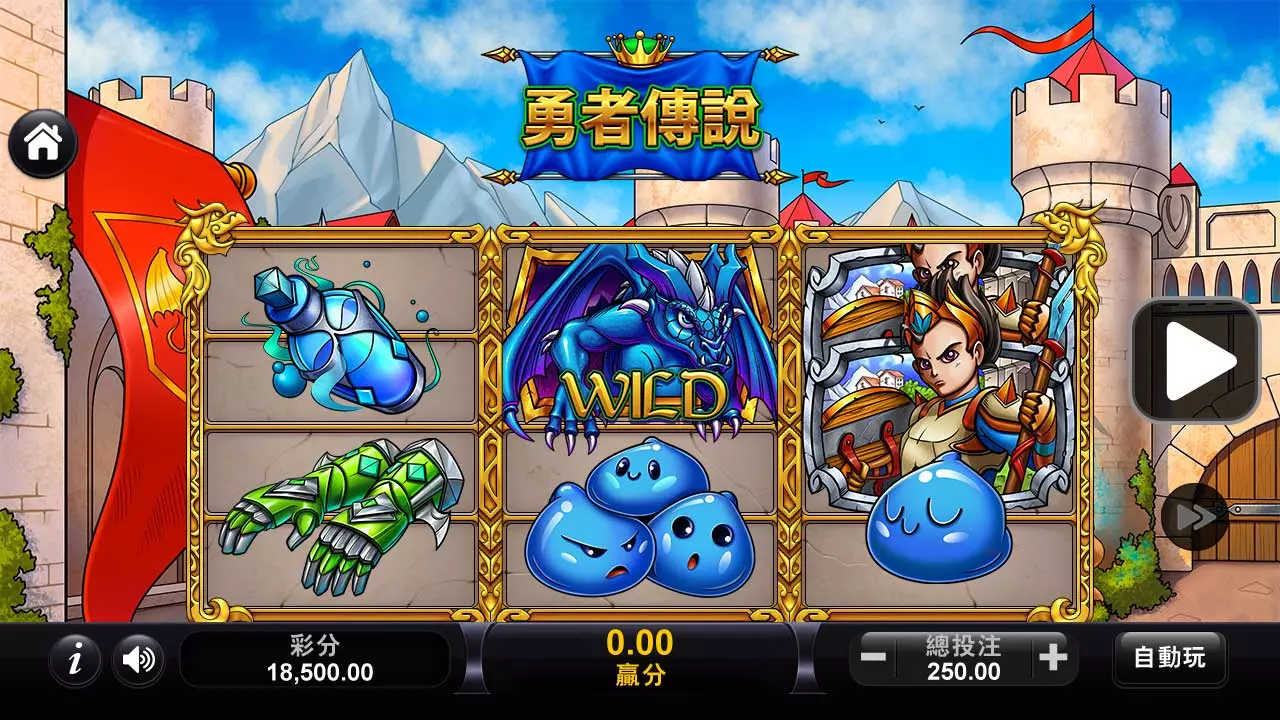1280x720 pixels.
Task: Click the 勇者傳說 game title banner
Action: point(640,115)
